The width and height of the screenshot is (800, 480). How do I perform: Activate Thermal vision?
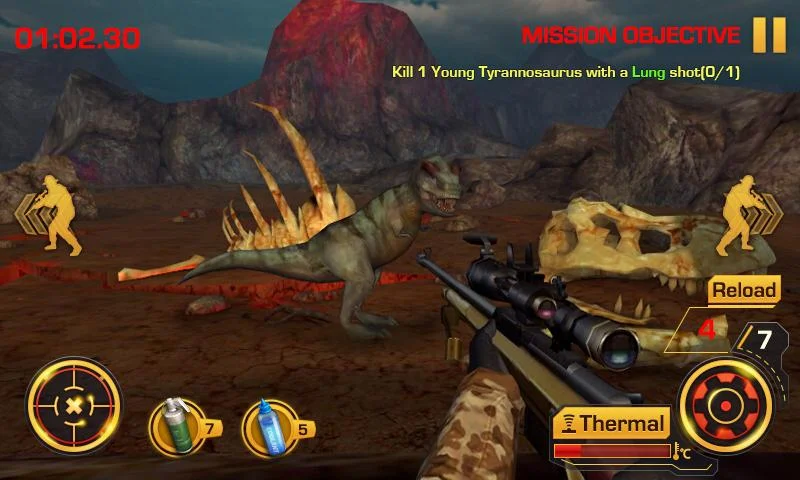click(x=610, y=424)
